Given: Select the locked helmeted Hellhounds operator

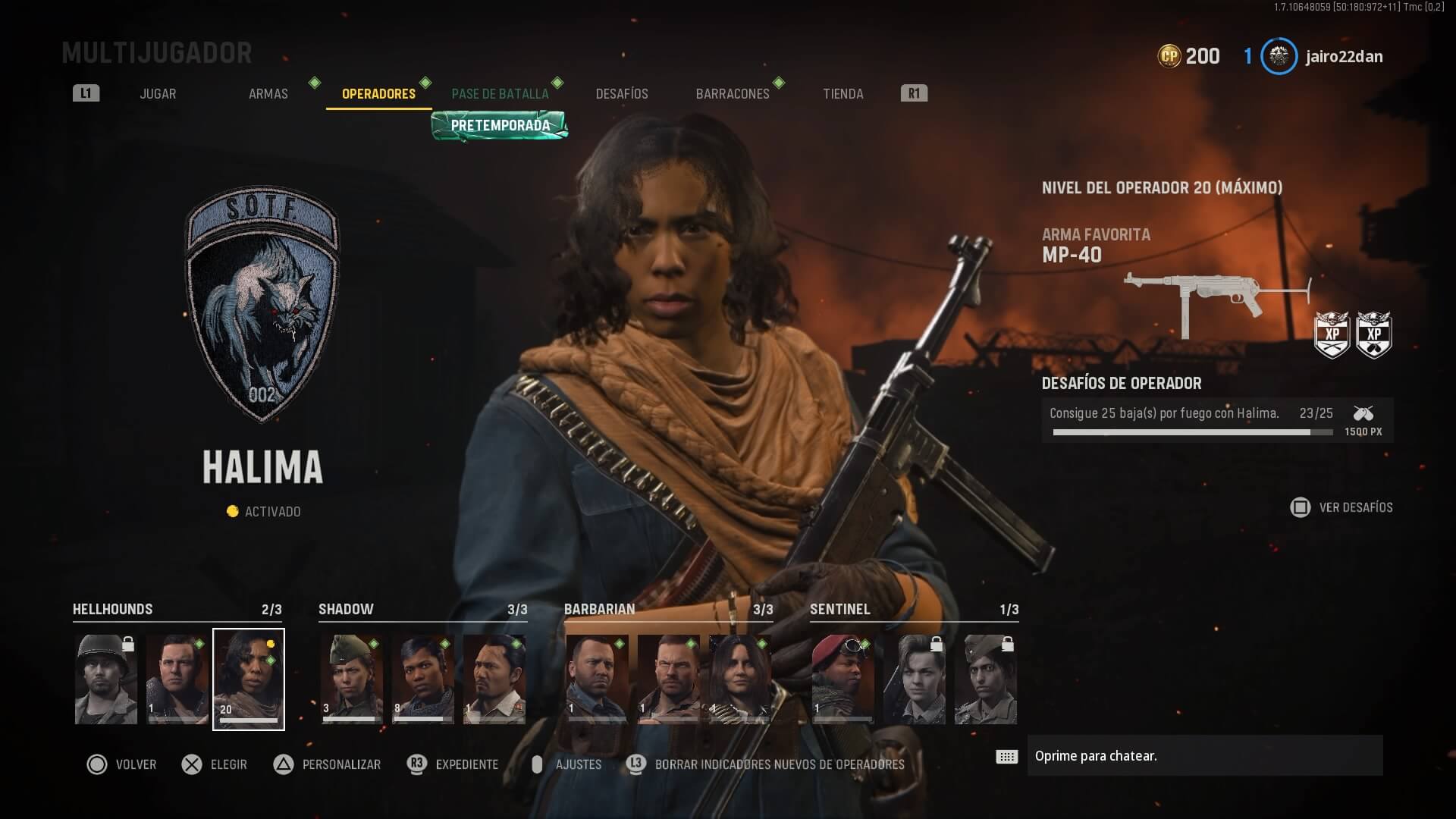Looking at the screenshot, I should pos(106,679).
